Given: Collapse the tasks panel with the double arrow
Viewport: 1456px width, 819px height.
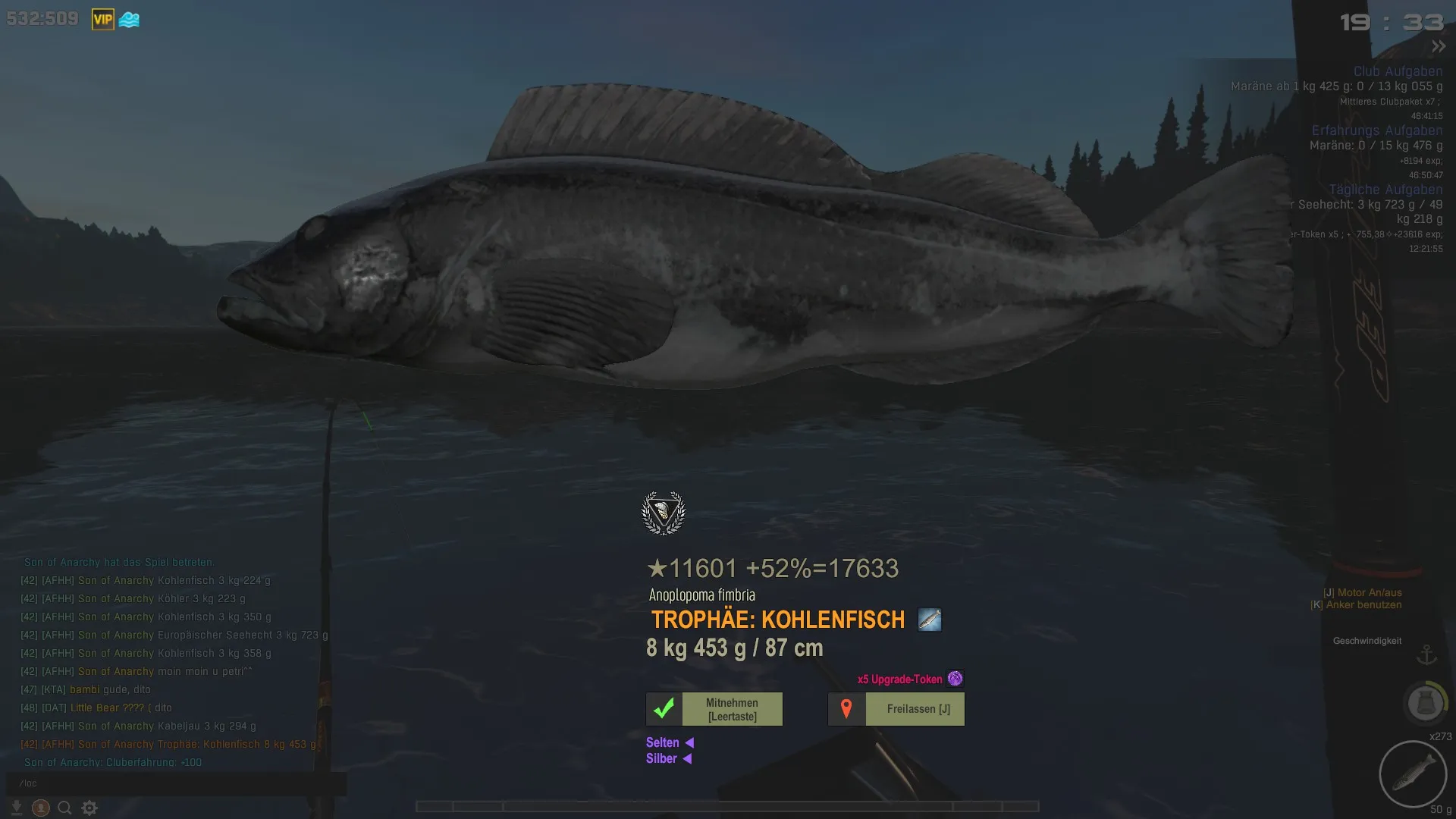Looking at the screenshot, I should (x=1438, y=47).
